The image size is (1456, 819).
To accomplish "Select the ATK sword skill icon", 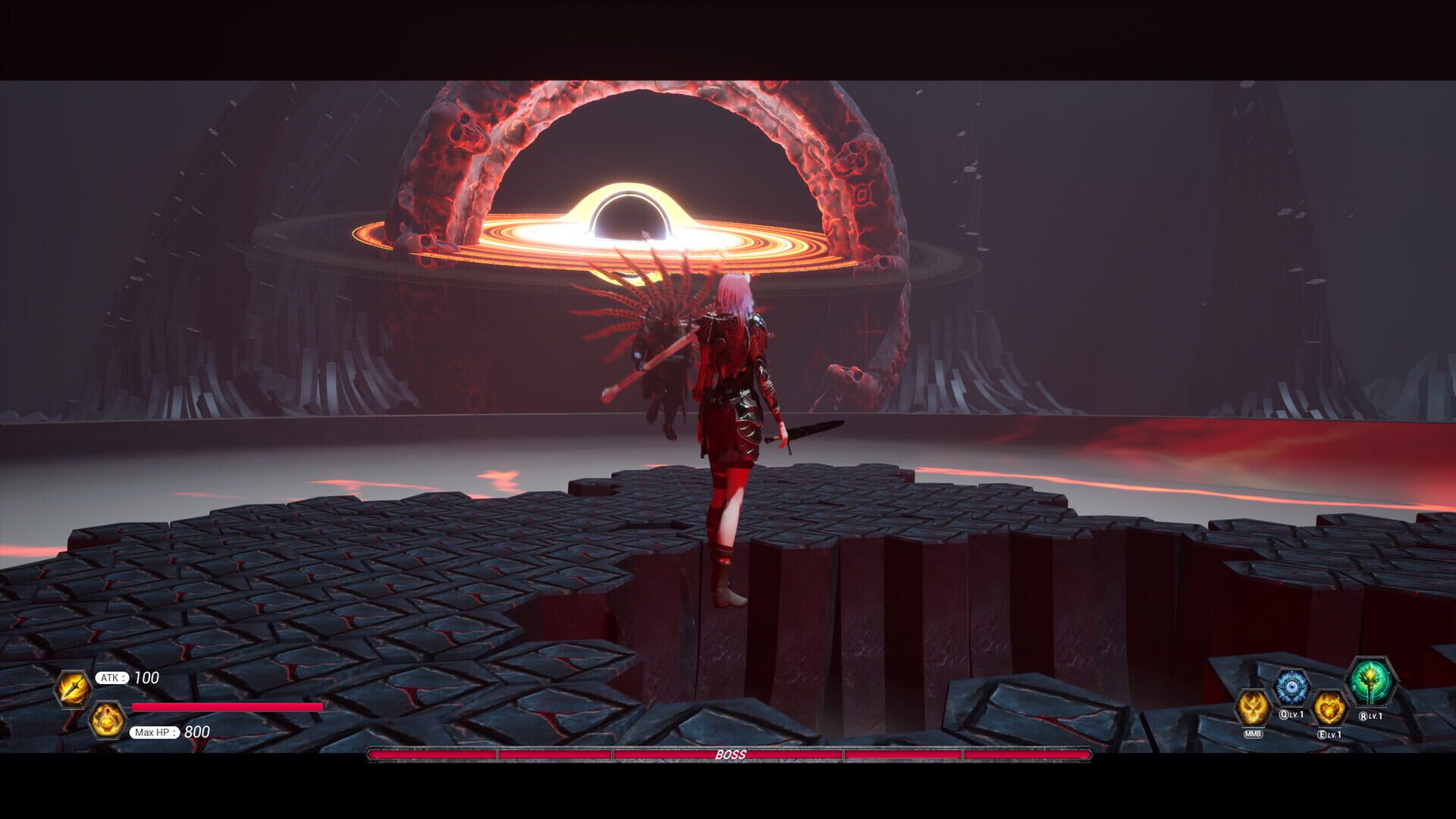I will point(73,689).
